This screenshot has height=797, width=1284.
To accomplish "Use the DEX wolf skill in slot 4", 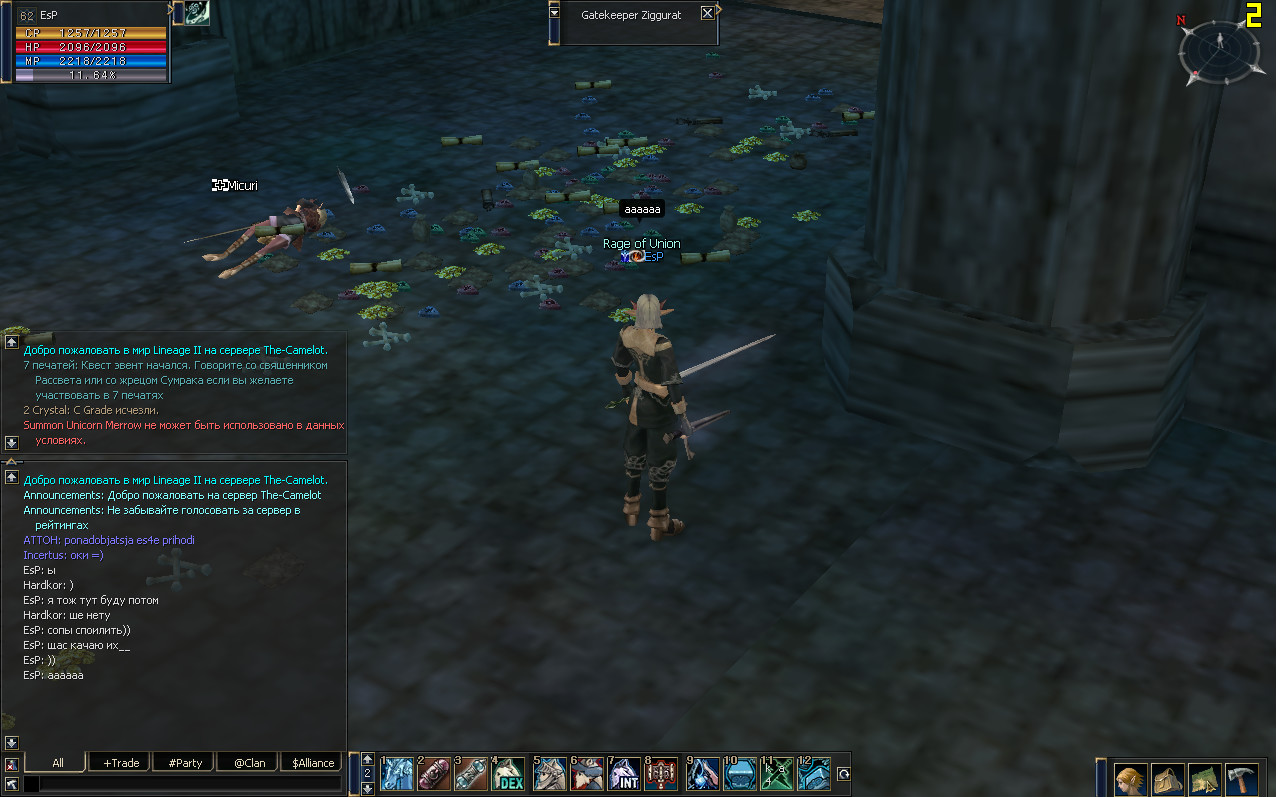I will [x=508, y=774].
